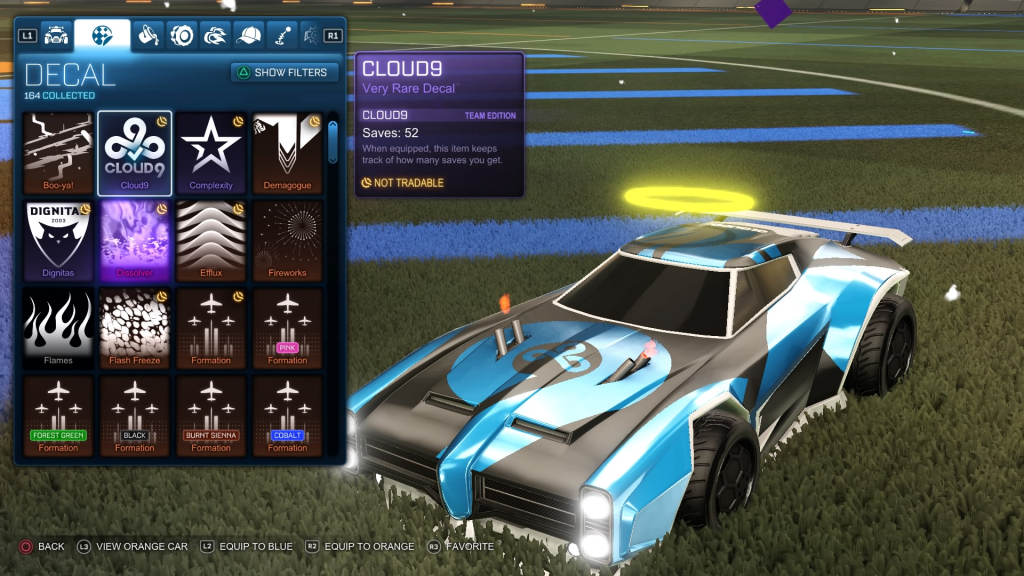This screenshot has height=576, width=1024.
Task: Choose the Flames decal
Action: tap(58, 327)
